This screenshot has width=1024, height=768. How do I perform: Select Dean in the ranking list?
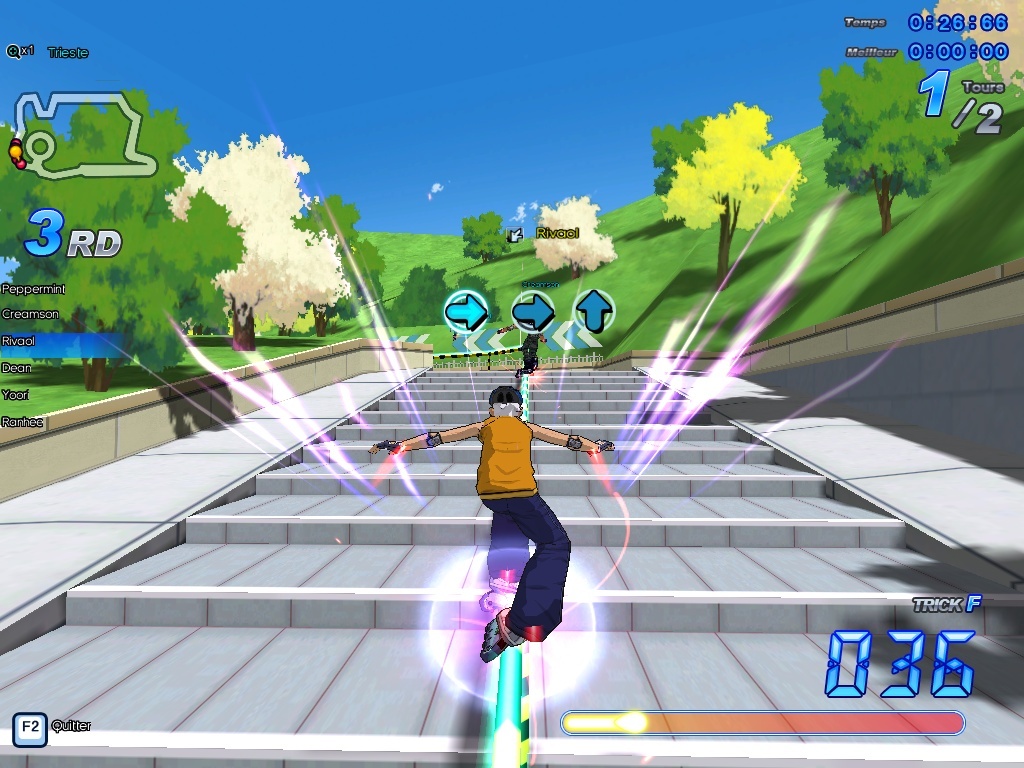17,368
